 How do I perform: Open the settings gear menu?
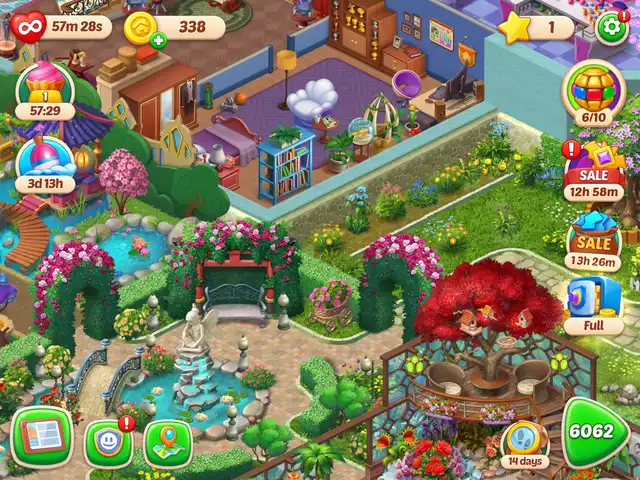click(611, 27)
